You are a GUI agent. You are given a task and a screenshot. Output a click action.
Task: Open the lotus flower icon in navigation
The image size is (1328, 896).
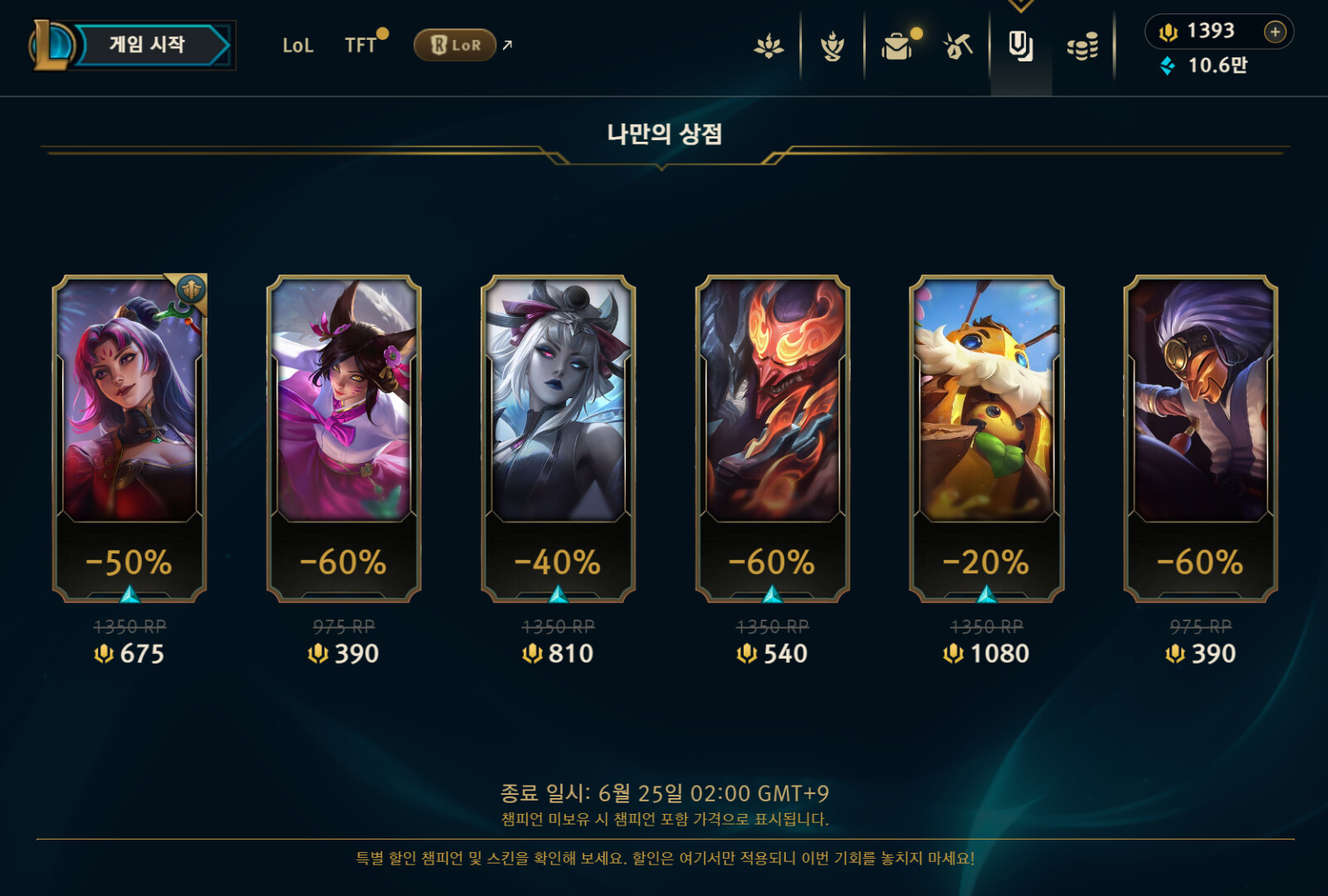pos(769,46)
